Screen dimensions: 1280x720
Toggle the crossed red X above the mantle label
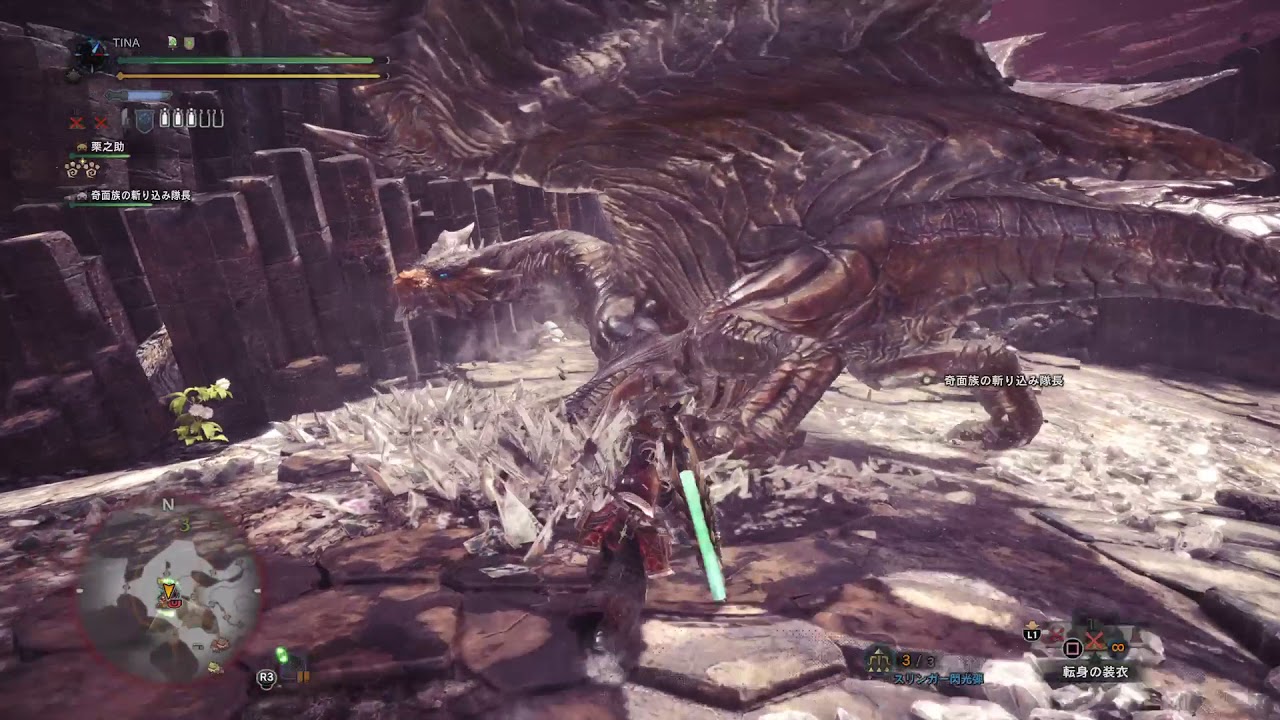1093,642
